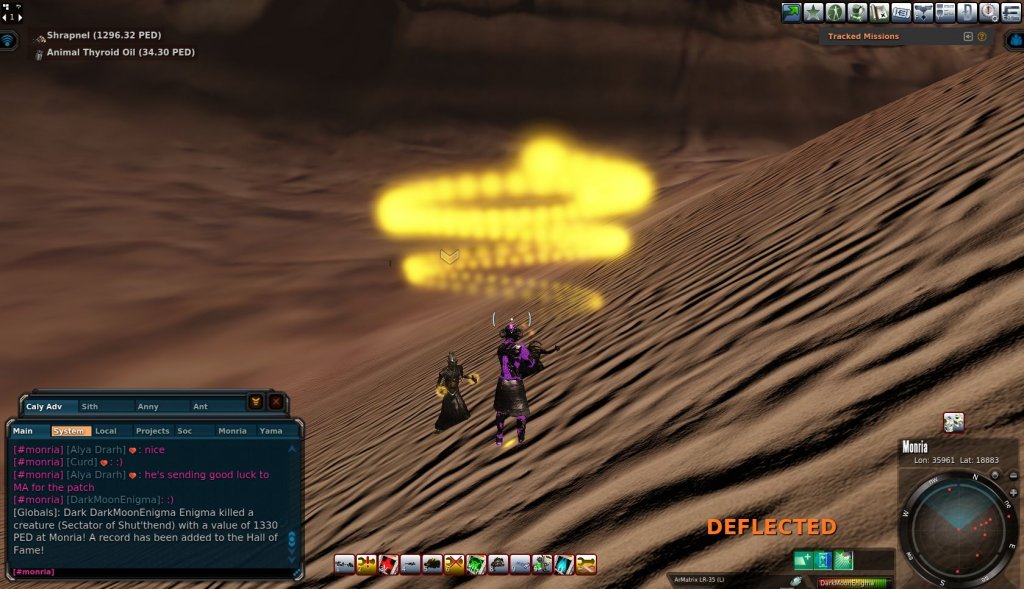Open the green star icon in top toolbar
The width and height of the screenshot is (1024, 589).
tap(814, 12)
